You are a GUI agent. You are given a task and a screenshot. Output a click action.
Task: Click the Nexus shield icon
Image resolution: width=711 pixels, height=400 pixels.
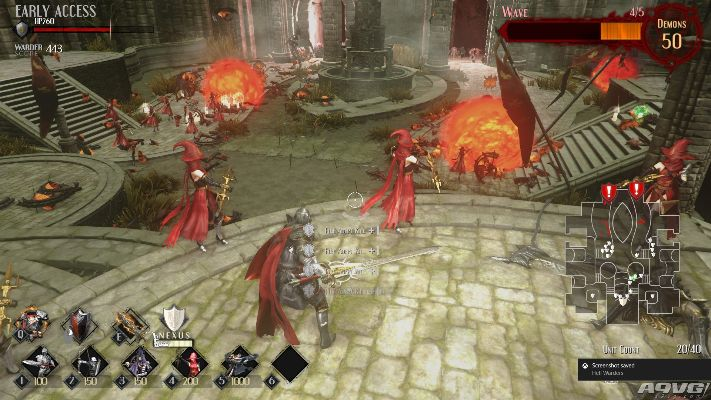(176, 321)
